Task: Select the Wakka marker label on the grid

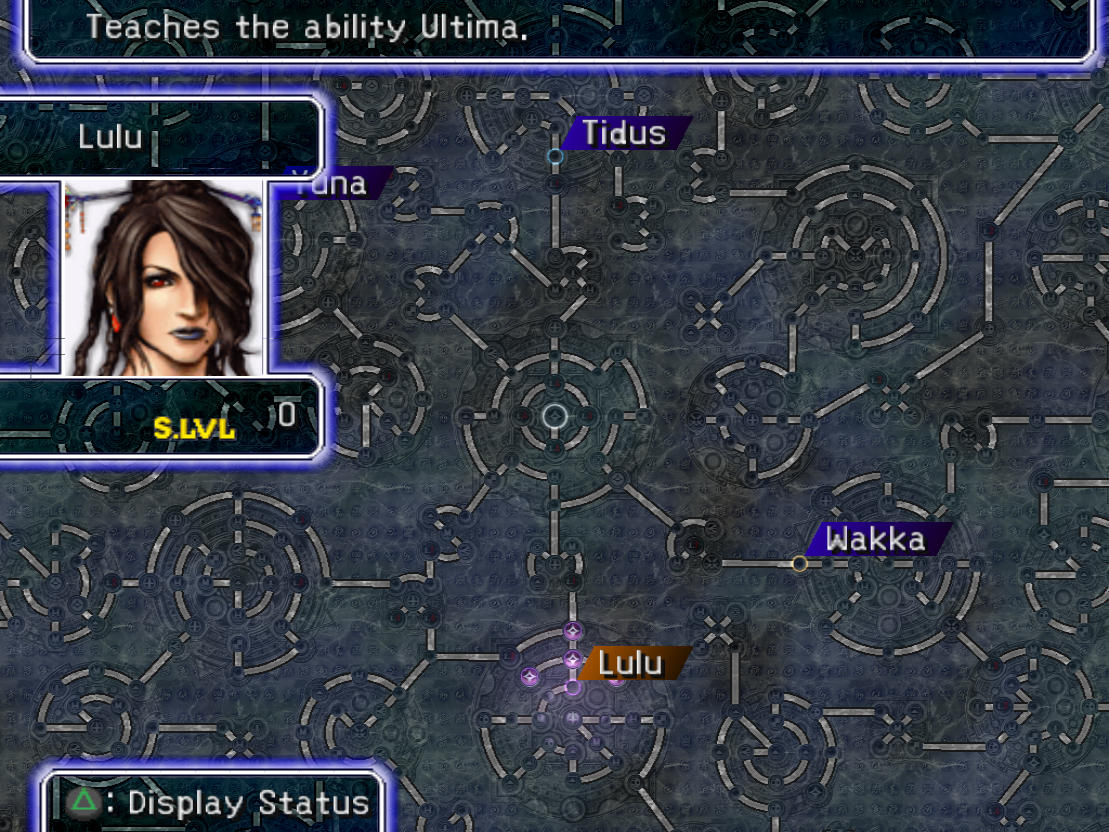Action: point(875,540)
